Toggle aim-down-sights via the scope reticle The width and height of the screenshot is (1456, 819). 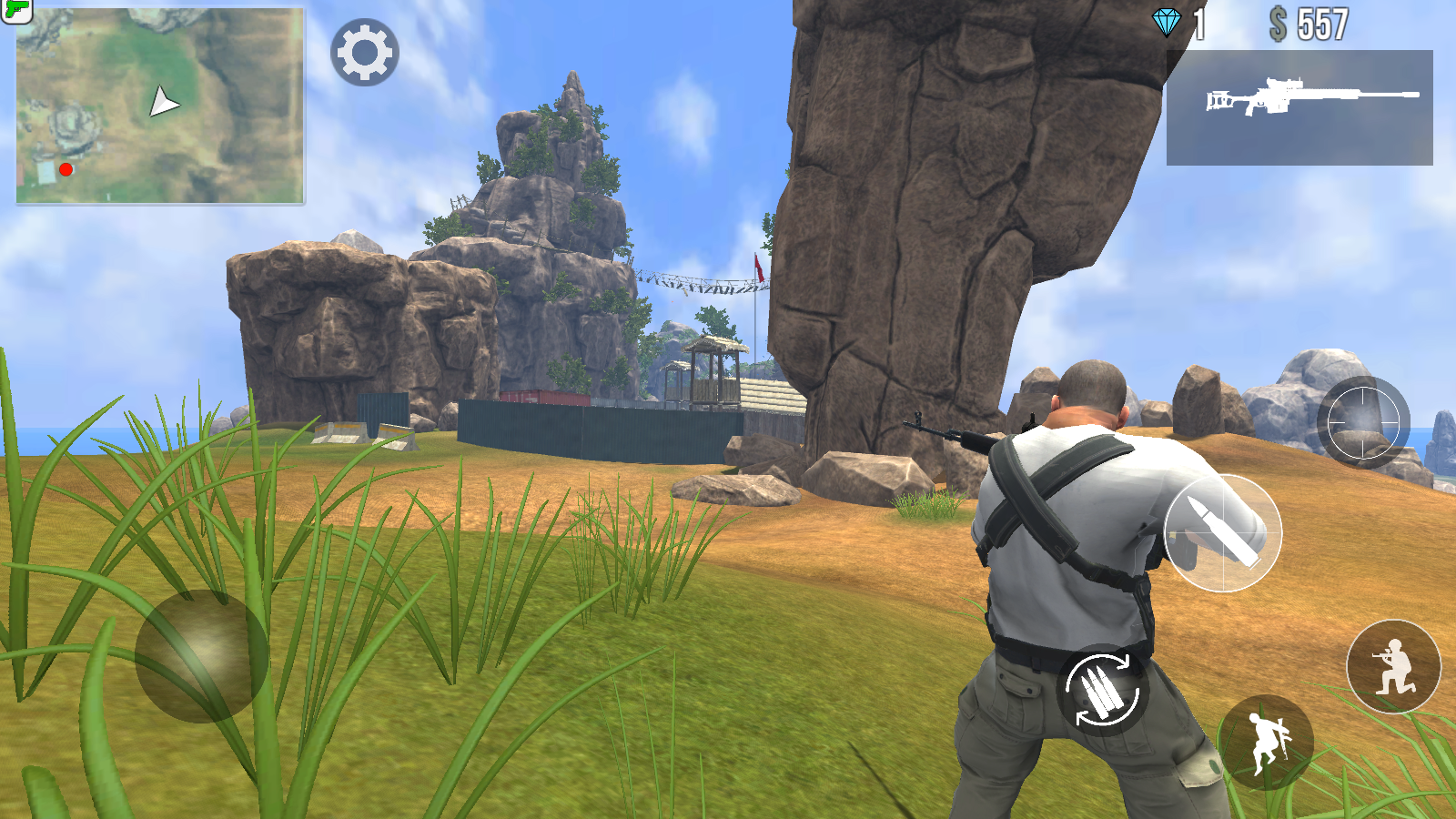coord(1363,424)
